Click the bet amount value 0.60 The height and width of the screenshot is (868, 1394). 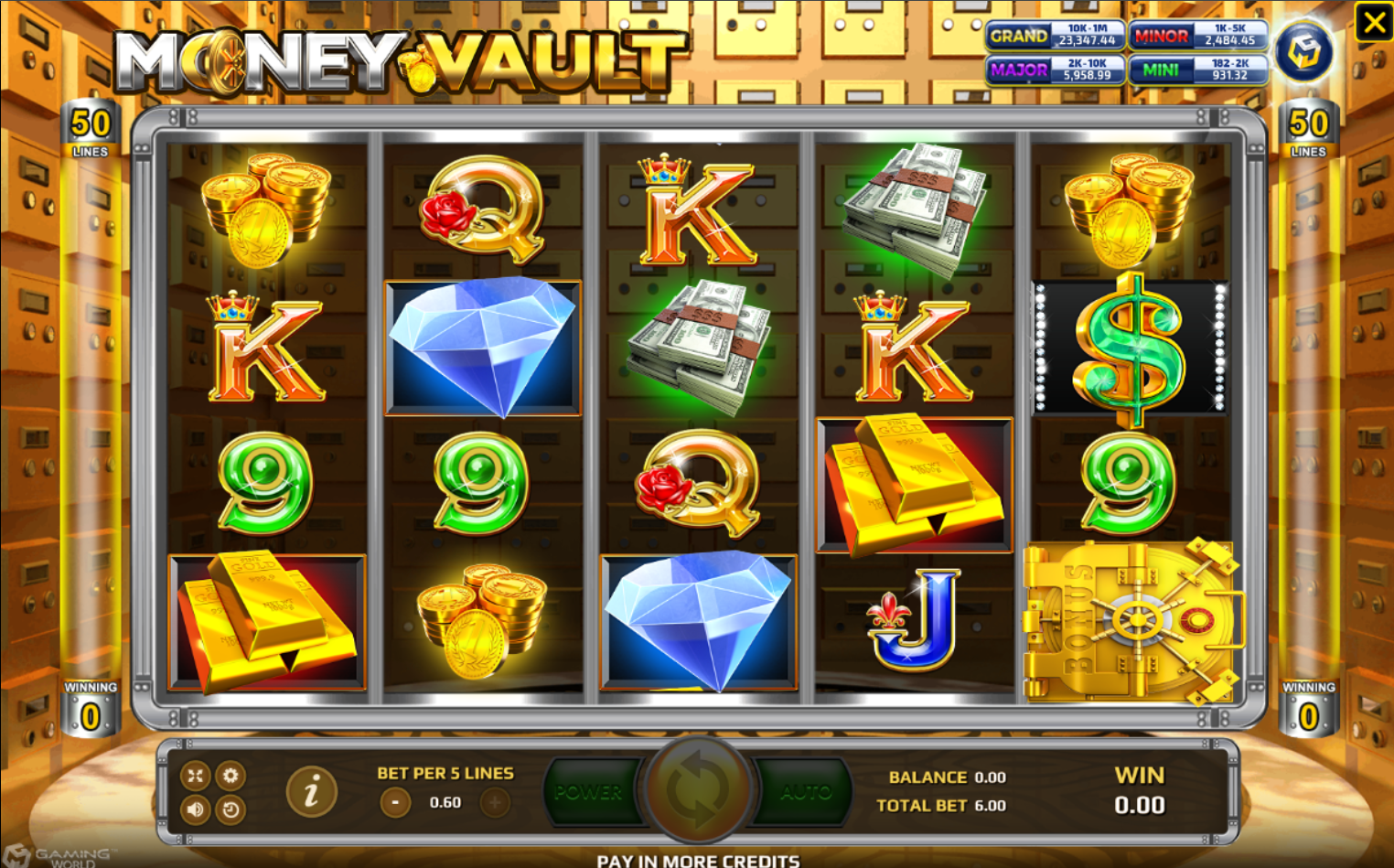coord(444,802)
